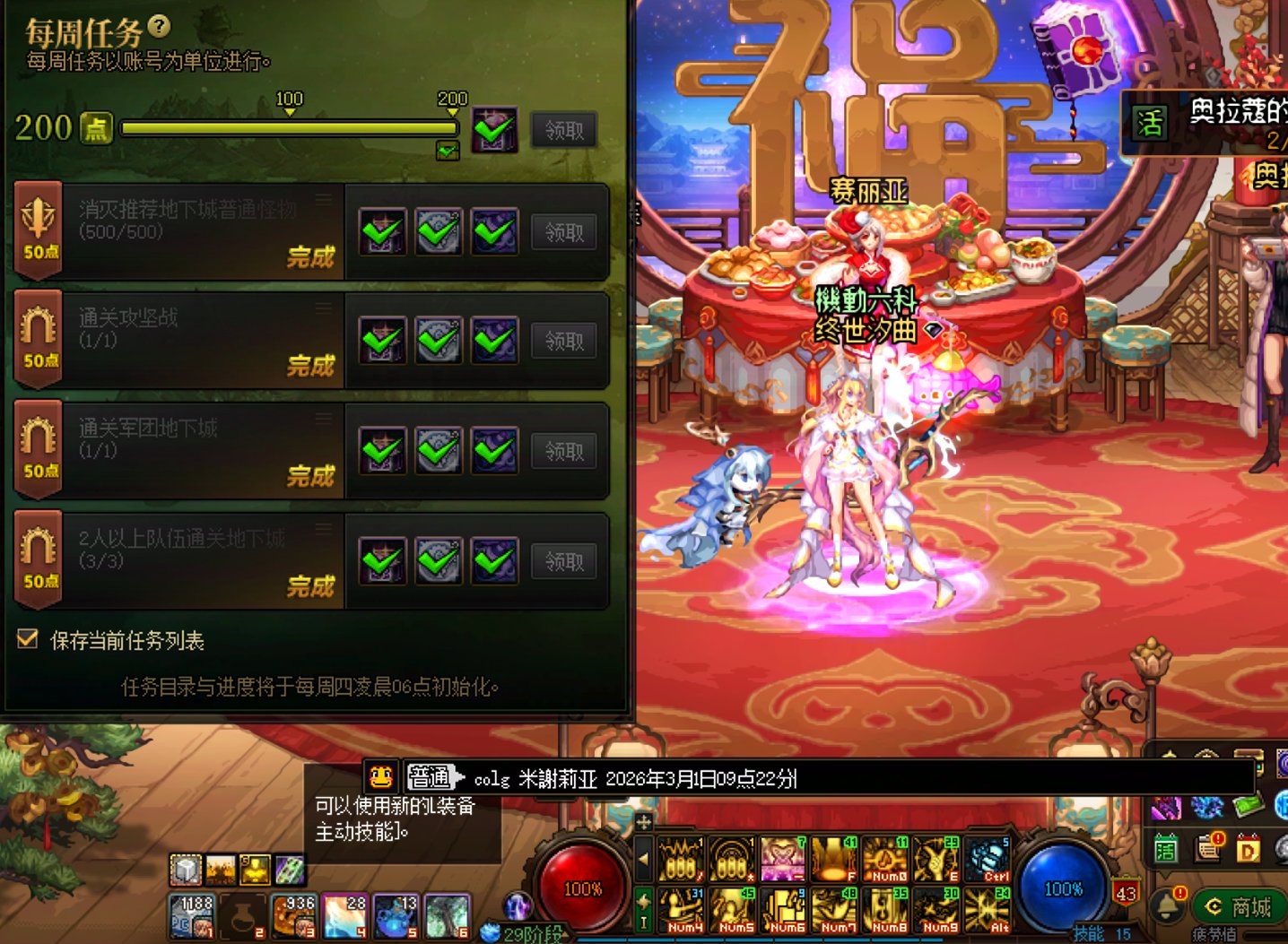The image size is (1288, 944).
Task: Claim the 200-point weekly milestone reward
Action: click(563, 131)
